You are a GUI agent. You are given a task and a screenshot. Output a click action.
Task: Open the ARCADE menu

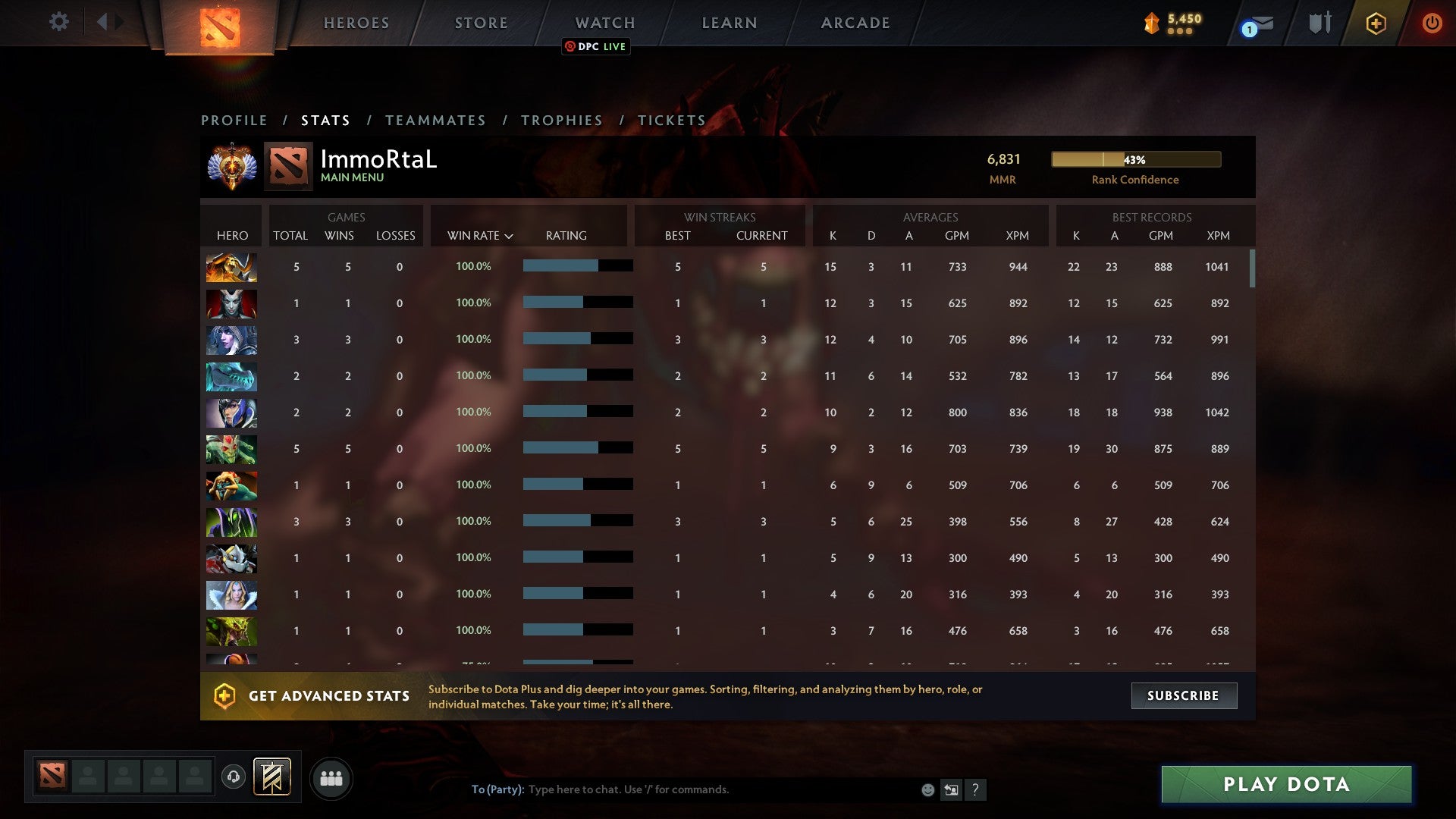(855, 23)
